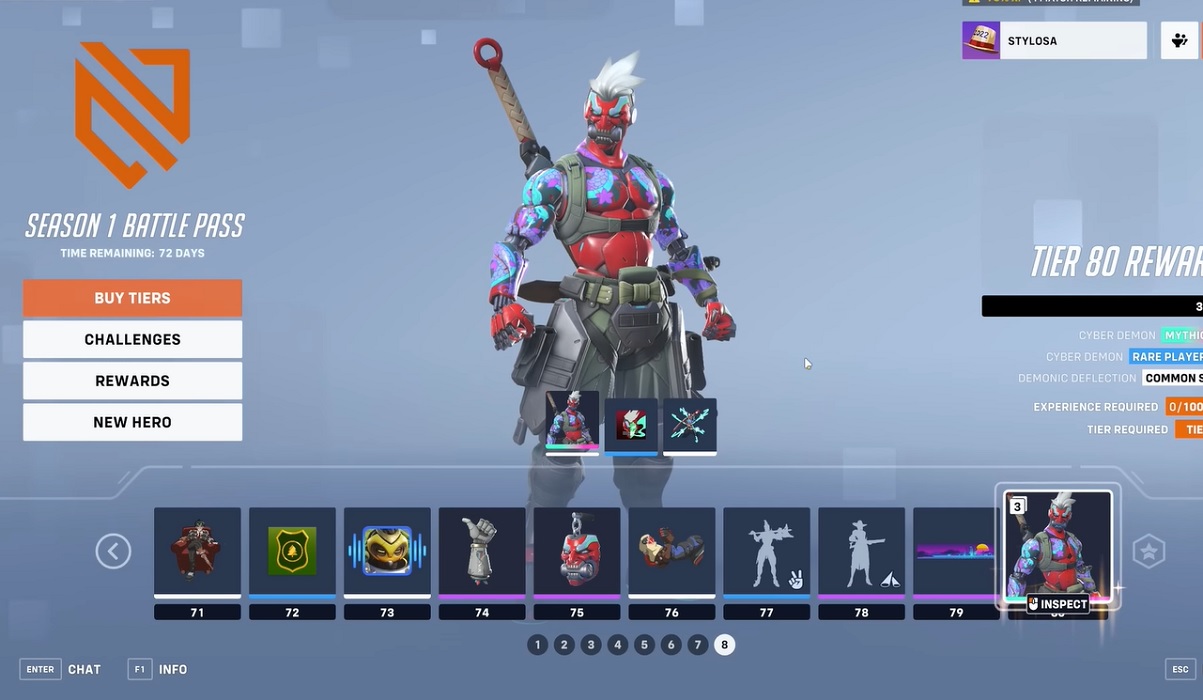Click the Buy Tiers button
1203x700 pixels.
coord(132,298)
